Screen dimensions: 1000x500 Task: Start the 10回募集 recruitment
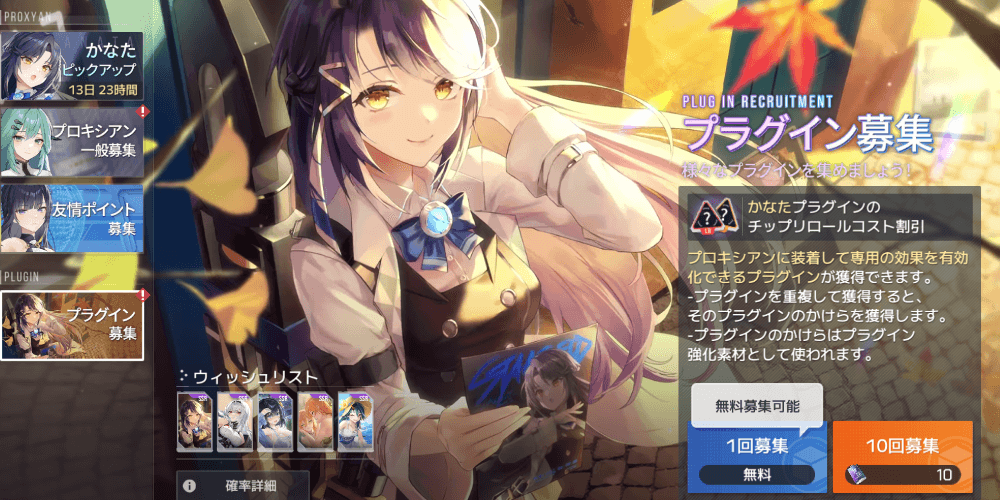point(903,456)
